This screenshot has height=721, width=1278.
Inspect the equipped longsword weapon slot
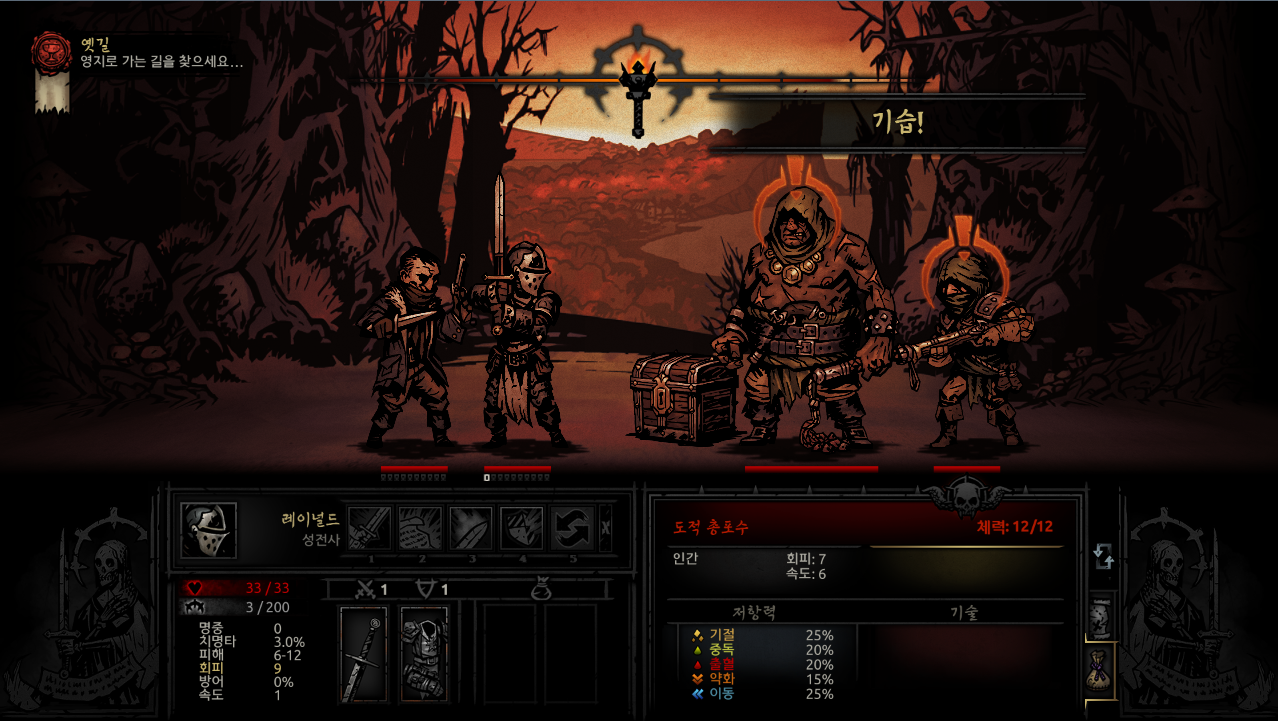pyautogui.click(x=363, y=654)
